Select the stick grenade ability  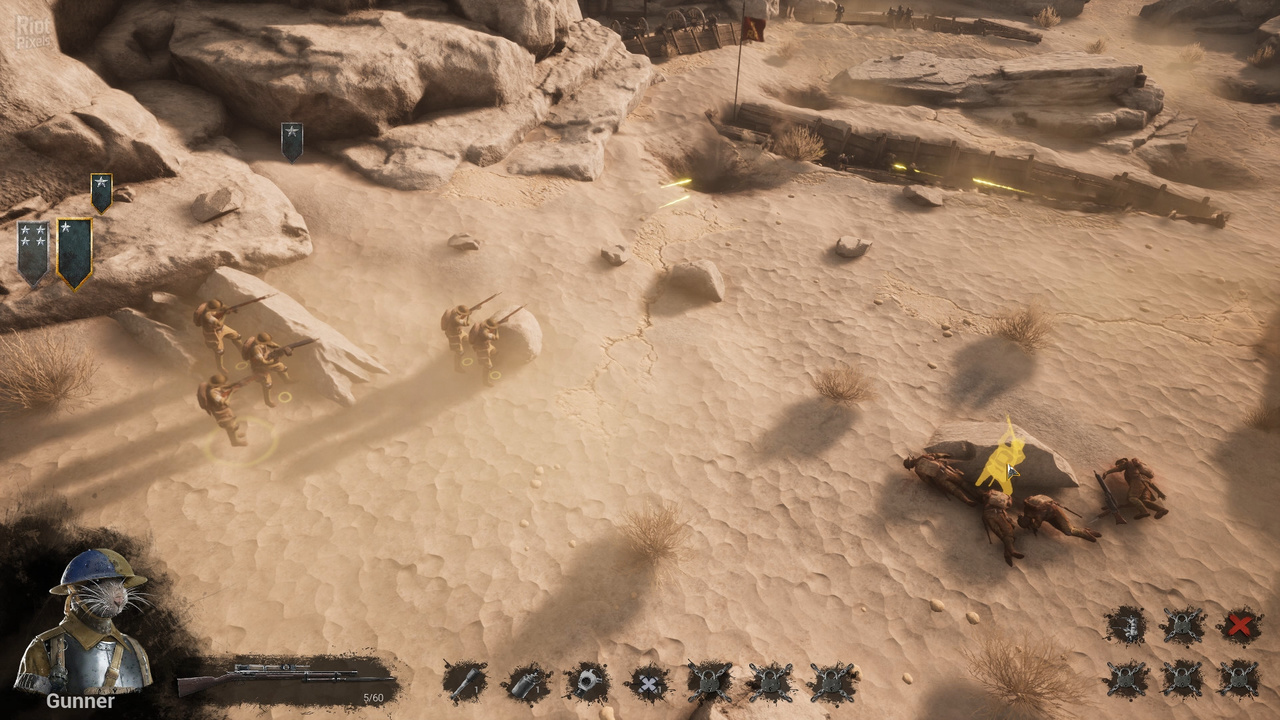[x=464, y=682]
